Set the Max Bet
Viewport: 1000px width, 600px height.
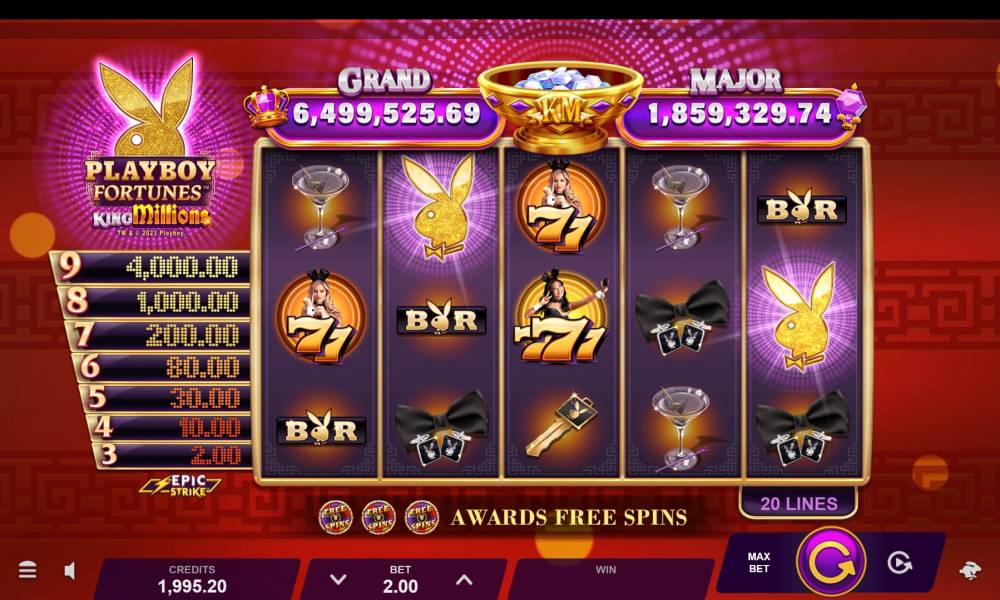coord(759,562)
